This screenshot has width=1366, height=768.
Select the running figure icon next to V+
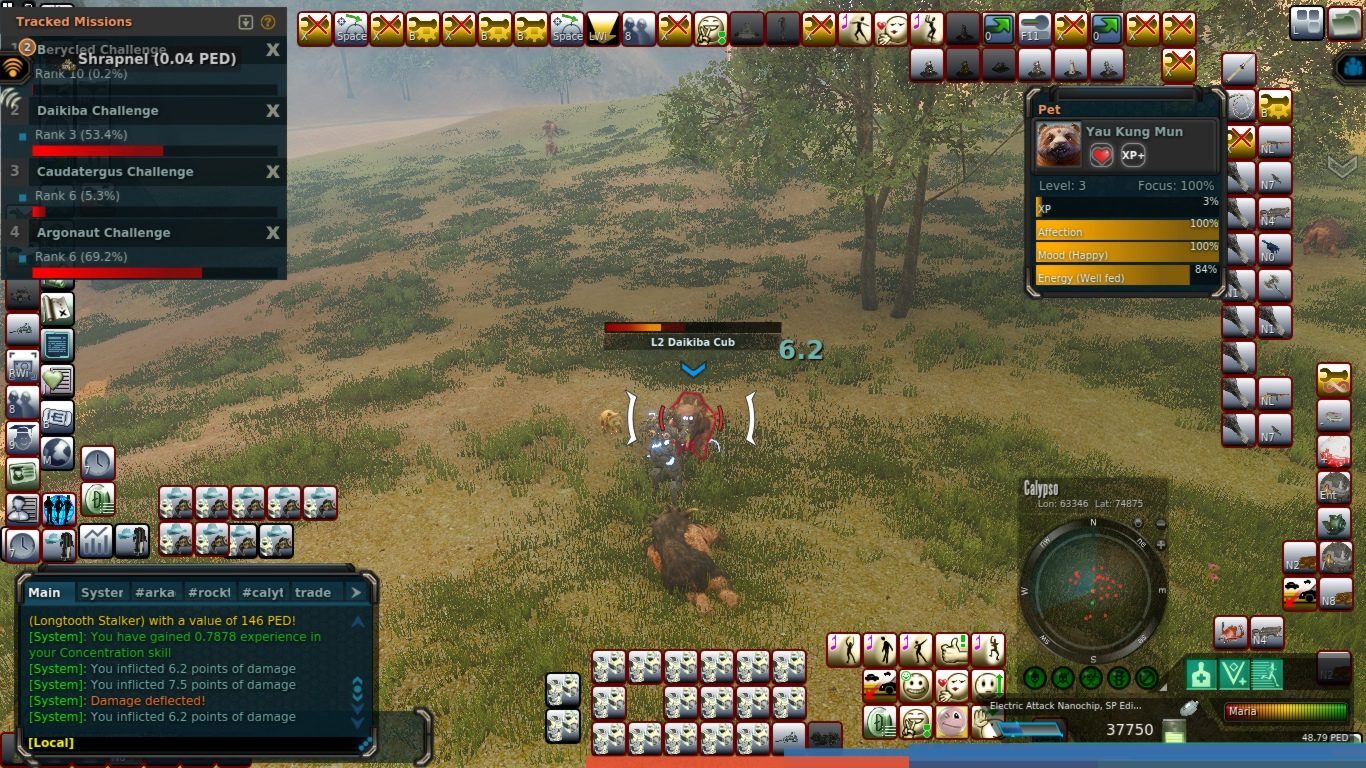coord(1267,674)
